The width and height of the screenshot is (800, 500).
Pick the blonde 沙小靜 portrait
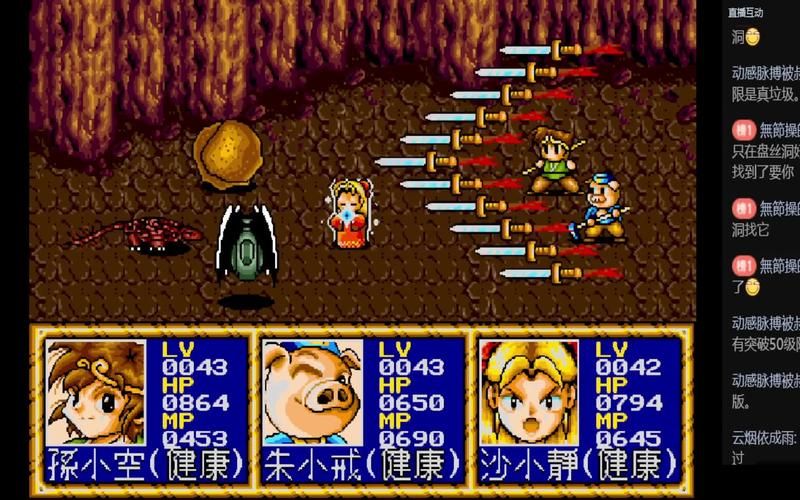[x=528, y=392]
